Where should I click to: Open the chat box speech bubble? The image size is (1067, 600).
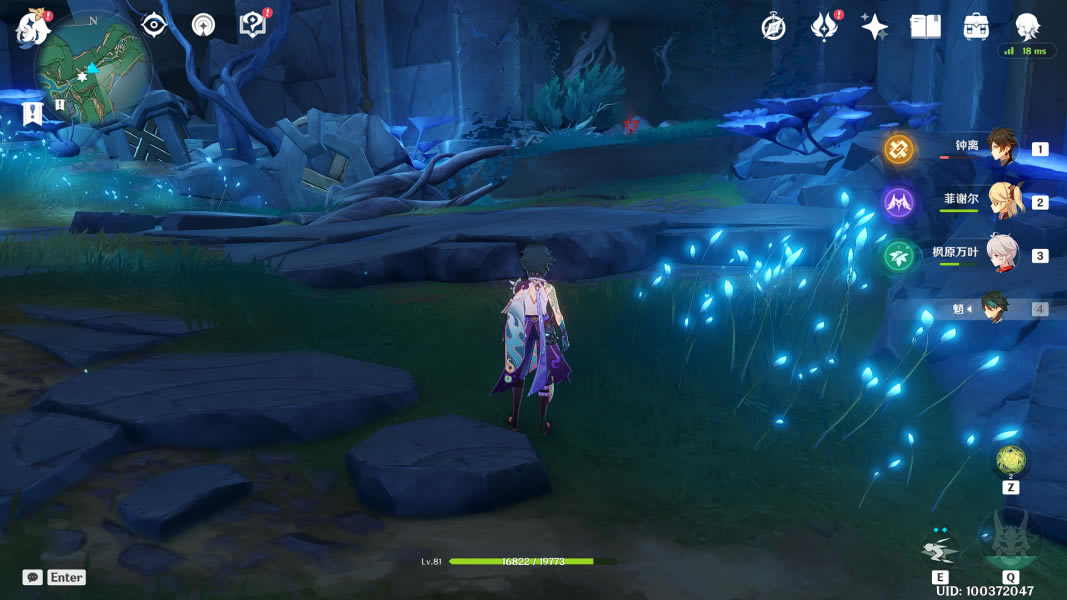[33, 577]
